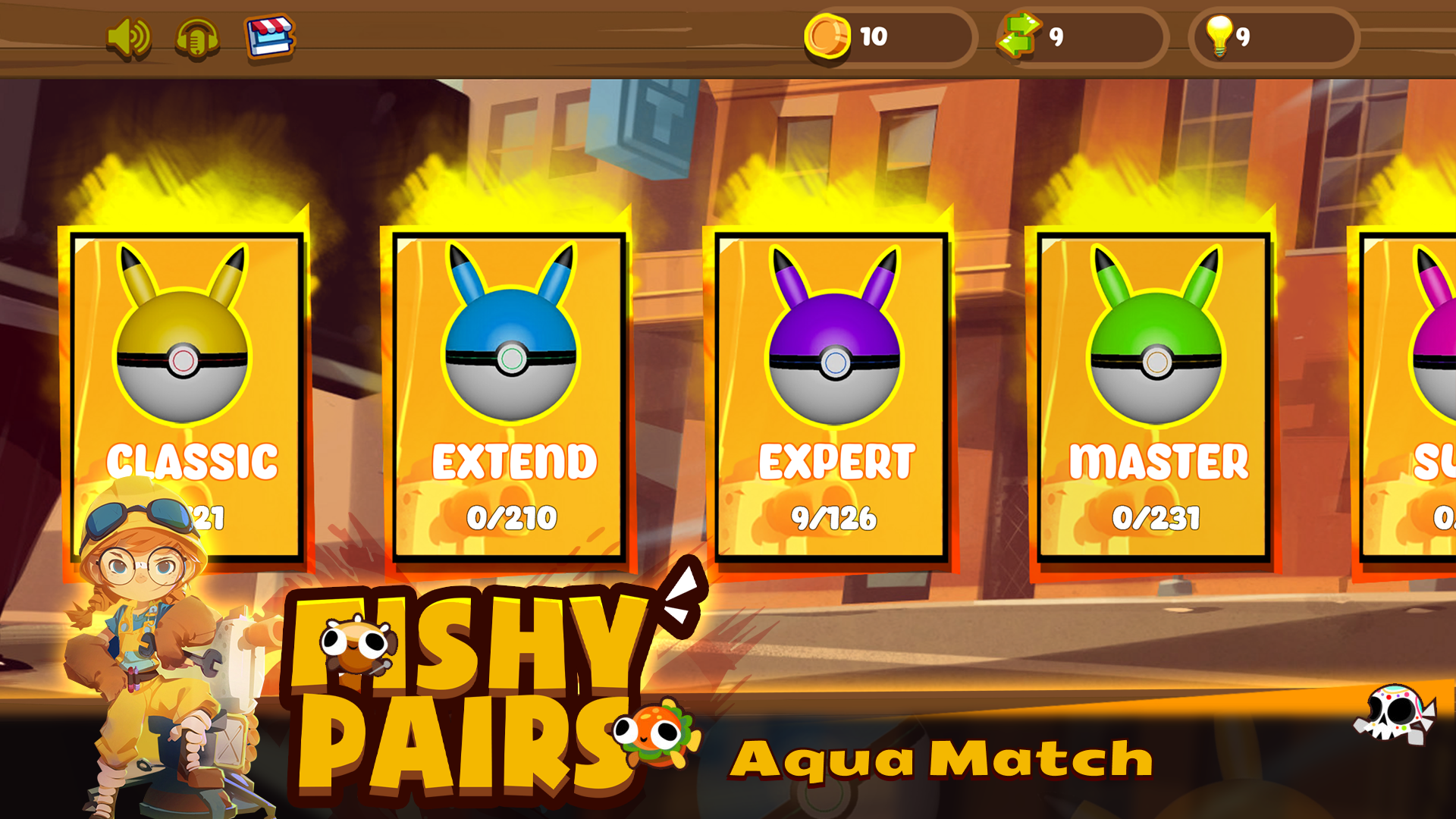Click the gold coin currency icon
The height and width of the screenshot is (819, 1456).
pos(827,36)
